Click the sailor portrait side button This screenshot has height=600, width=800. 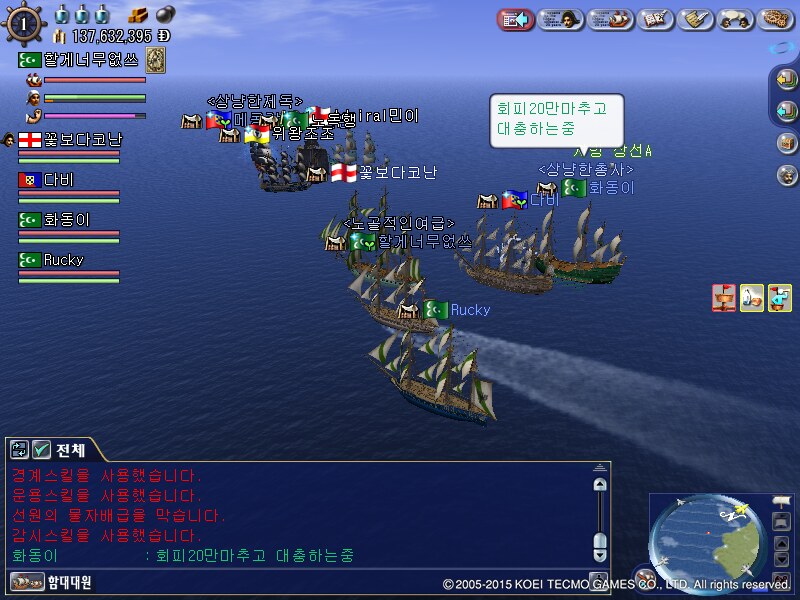786,174
